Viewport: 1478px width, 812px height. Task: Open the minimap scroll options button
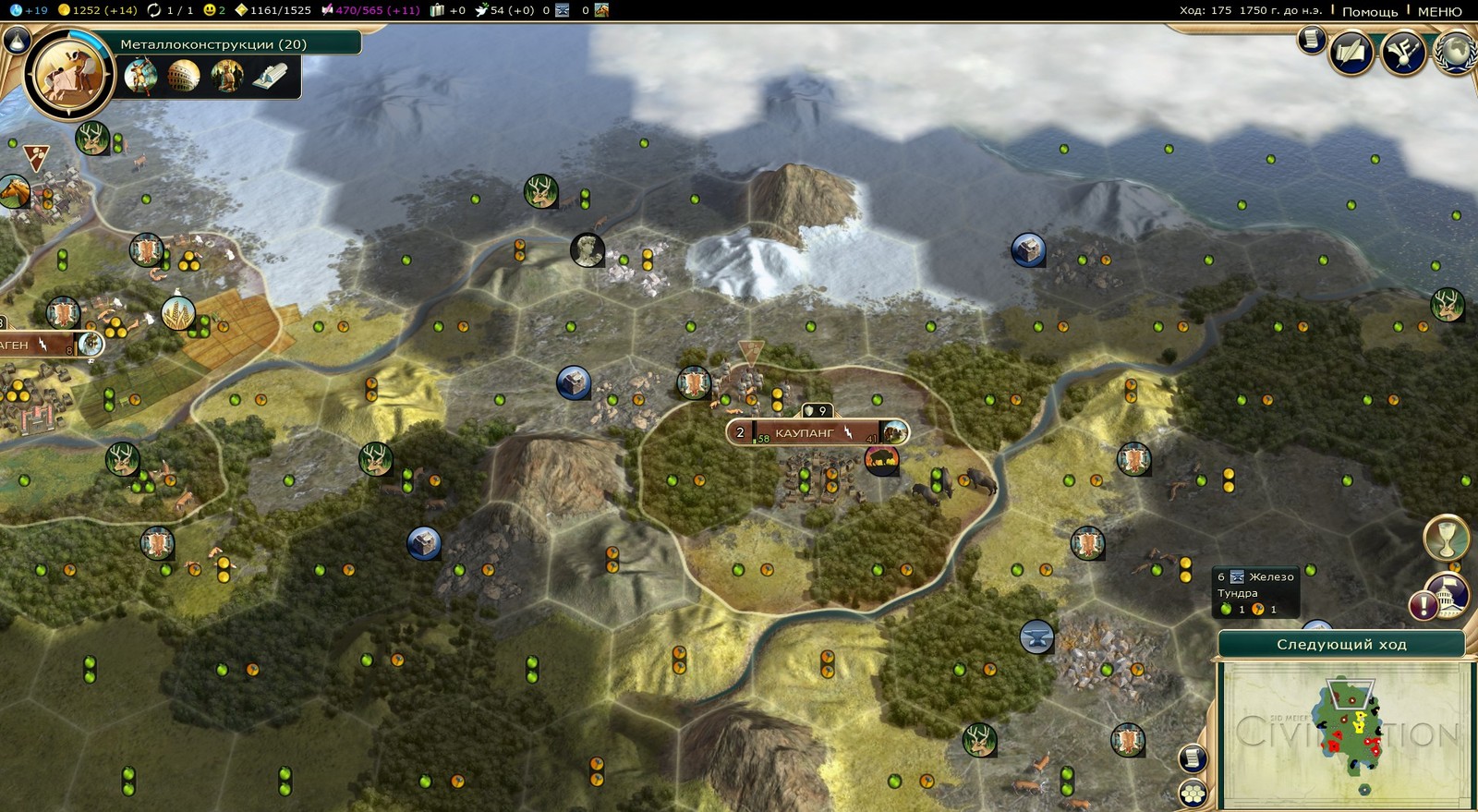click(1193, 758)
